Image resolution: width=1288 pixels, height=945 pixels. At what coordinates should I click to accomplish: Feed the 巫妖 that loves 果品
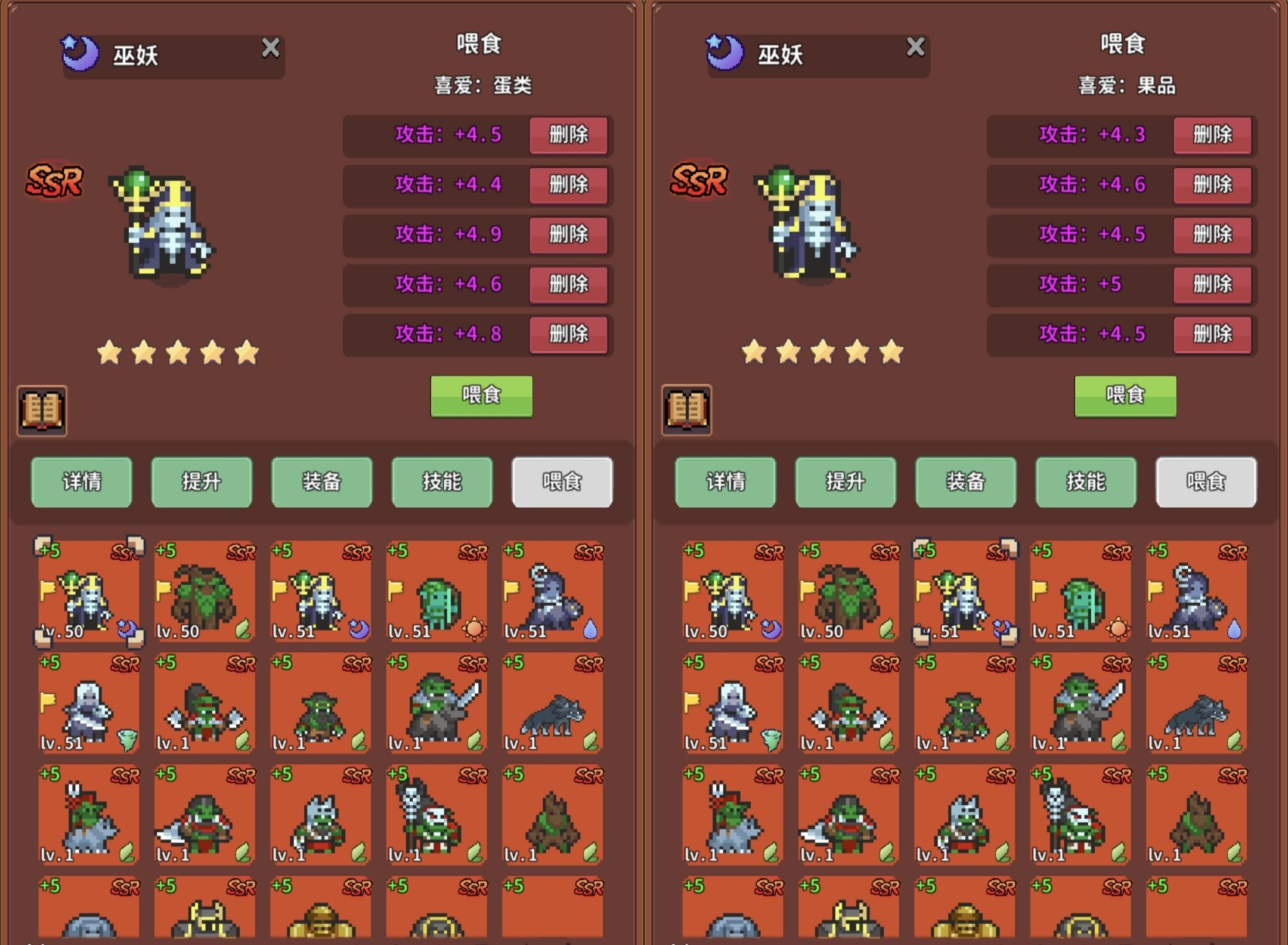[x=1125, y=396]
